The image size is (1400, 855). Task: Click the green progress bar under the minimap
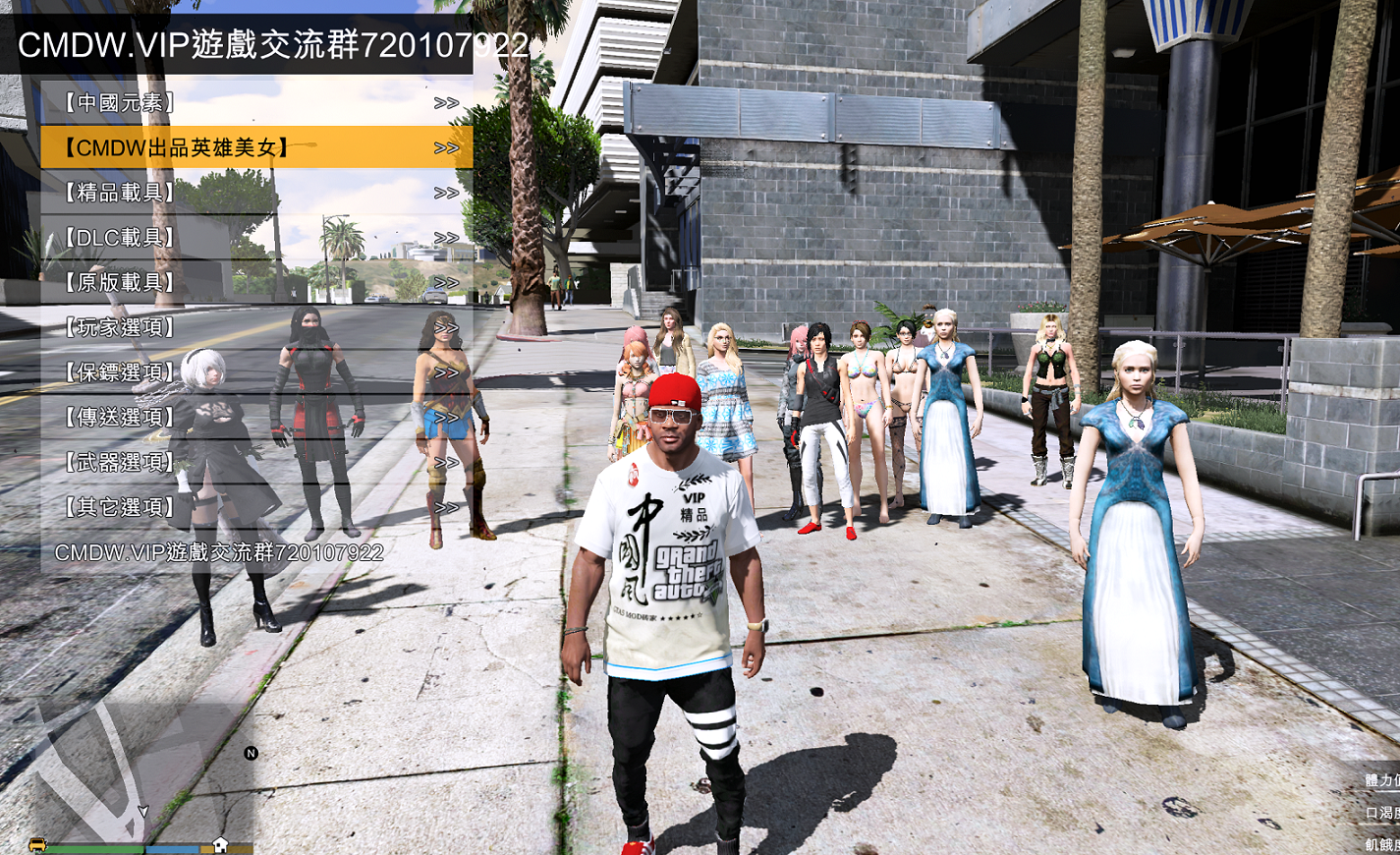point(93,848)
